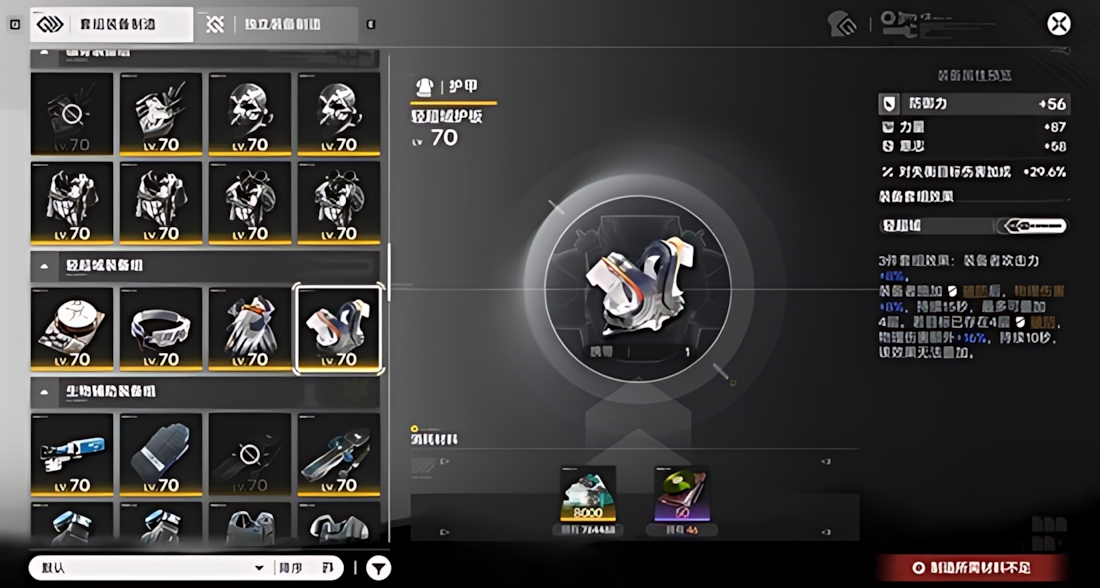Open the funnel filter options
Viewport: 1100px width, 588px height.
click(x=378, y=568)
